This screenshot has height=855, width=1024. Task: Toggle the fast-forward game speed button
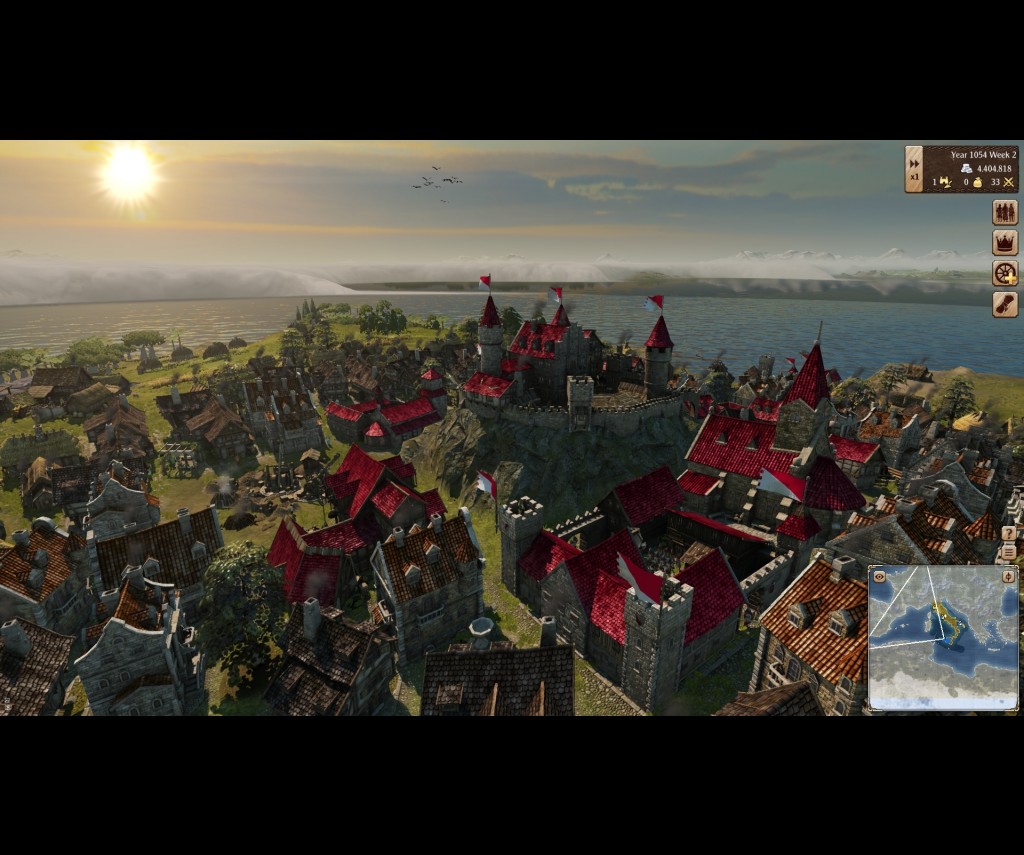coord(914,160)
